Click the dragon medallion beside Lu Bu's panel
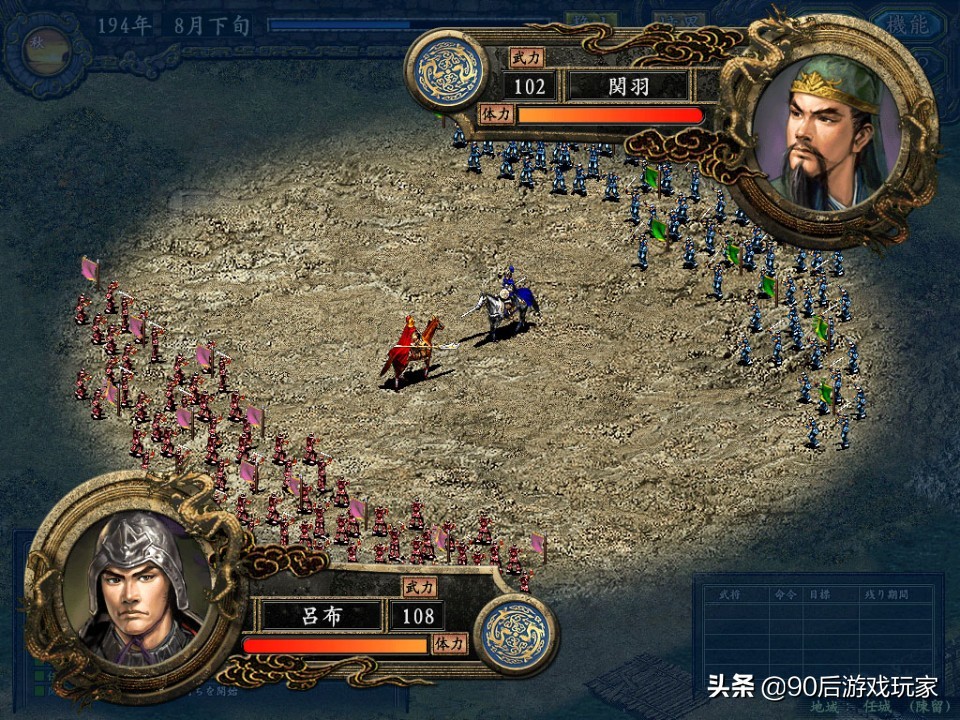The image size is (960, 720). pos(516,635)
